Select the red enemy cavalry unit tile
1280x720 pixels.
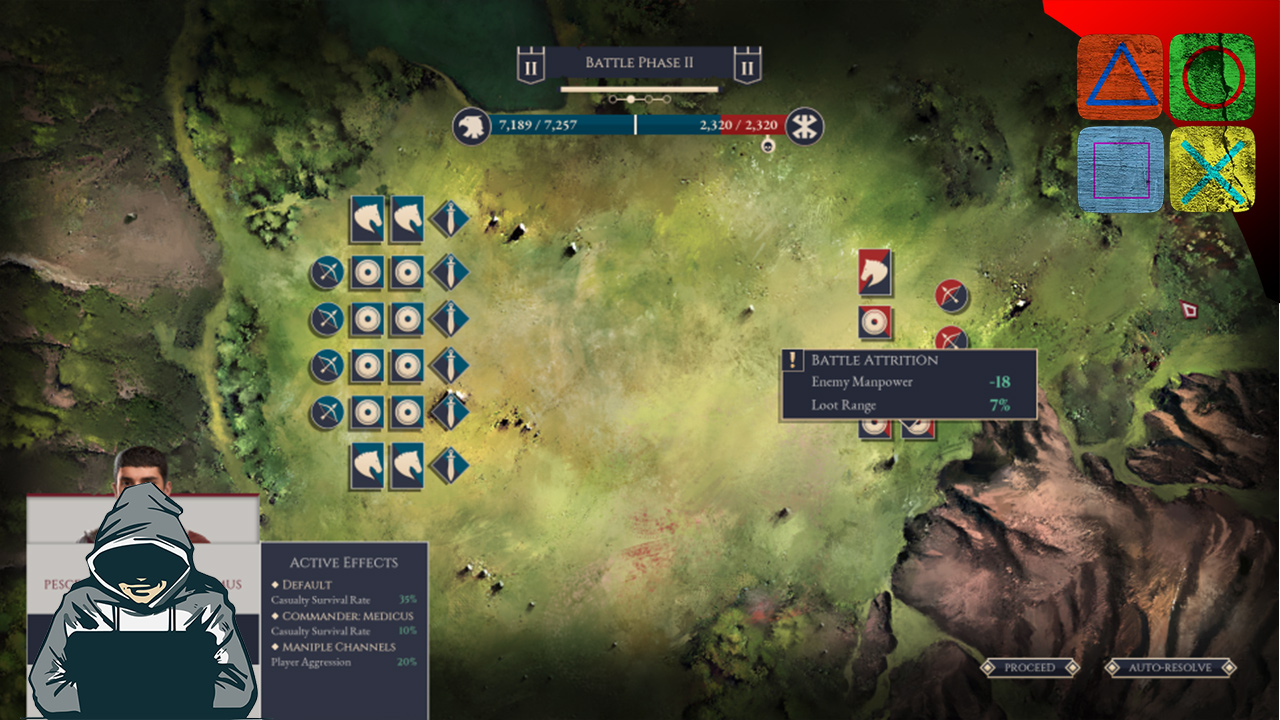(x=875, y=272)
